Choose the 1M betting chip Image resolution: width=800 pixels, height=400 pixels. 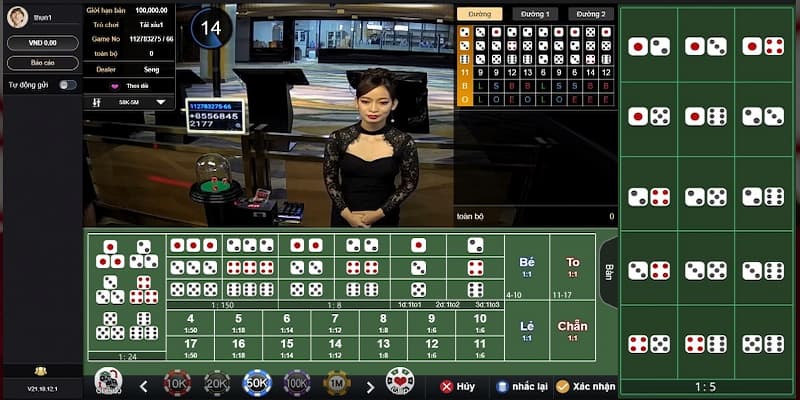point(338,382)
